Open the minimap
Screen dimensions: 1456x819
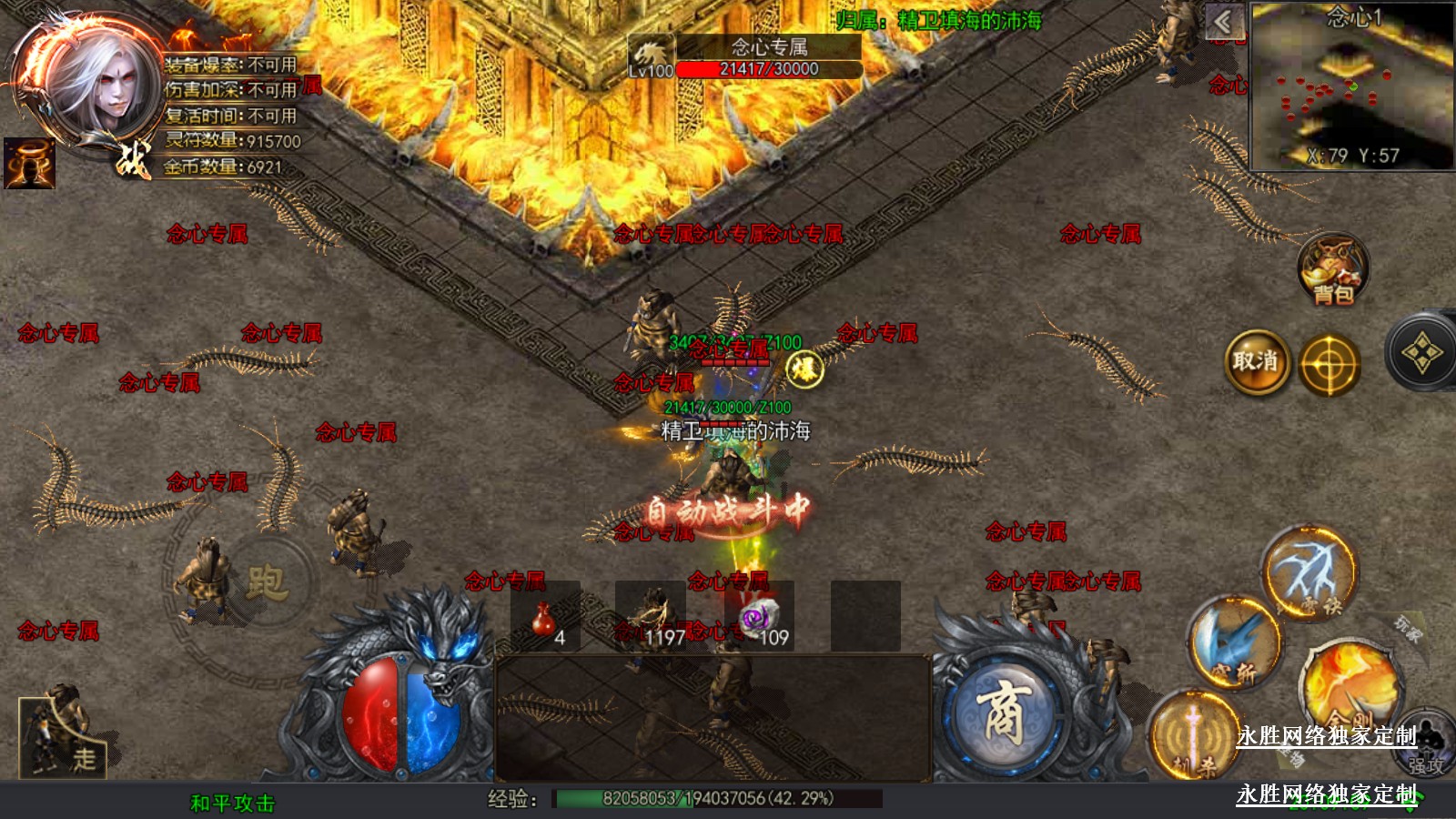[1352, 86]
